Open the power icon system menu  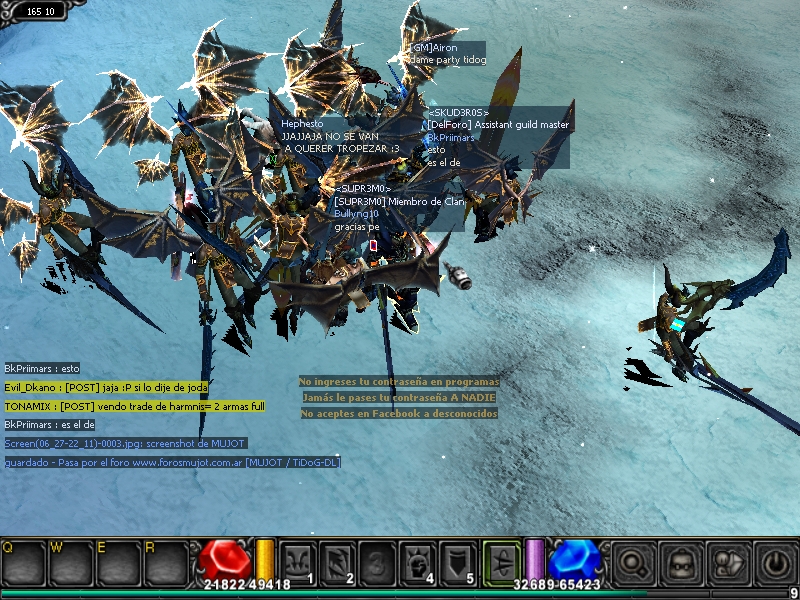[x=773, y=561]
